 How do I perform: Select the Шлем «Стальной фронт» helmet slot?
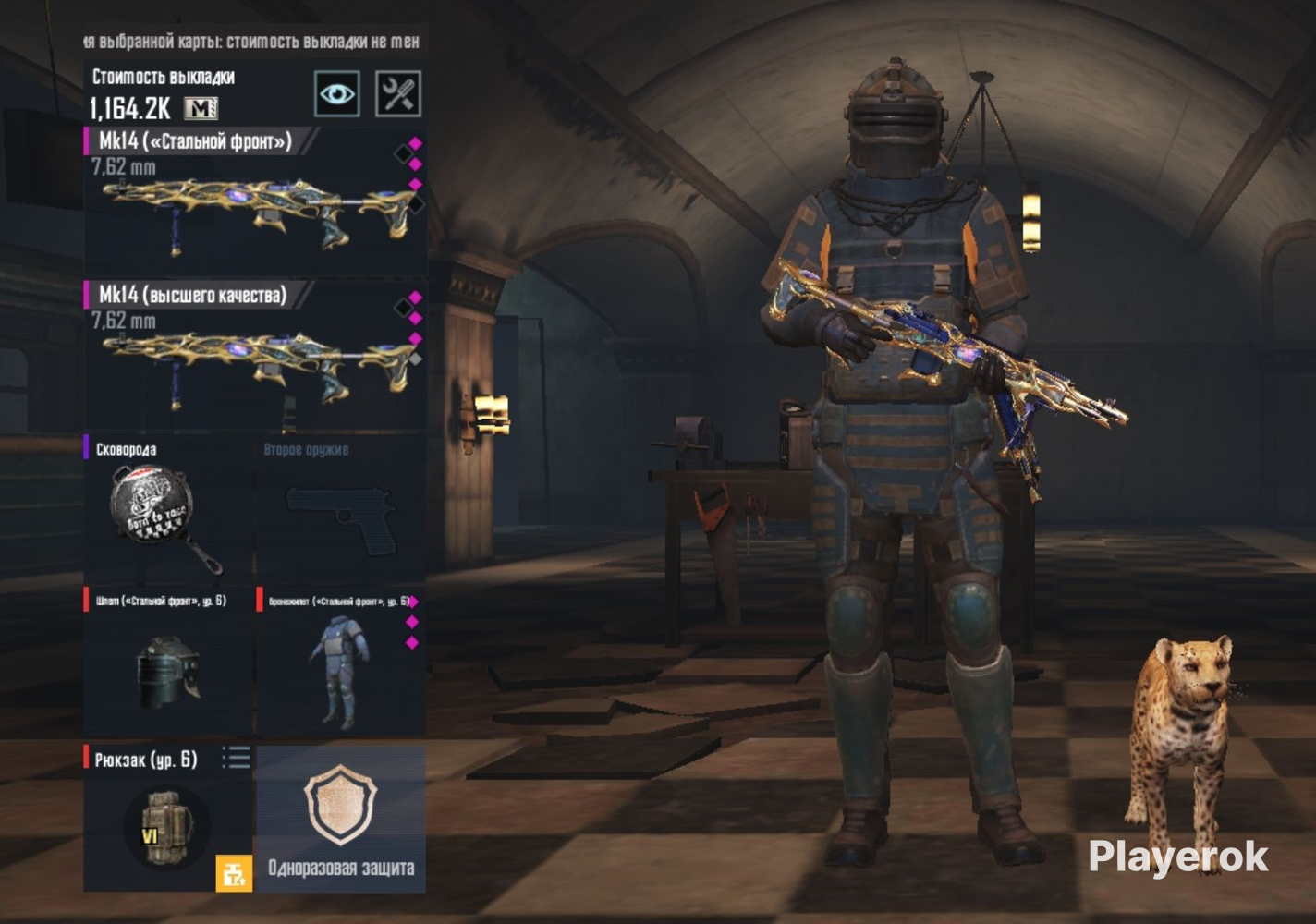pyautogui.click(x=167, y=661)
